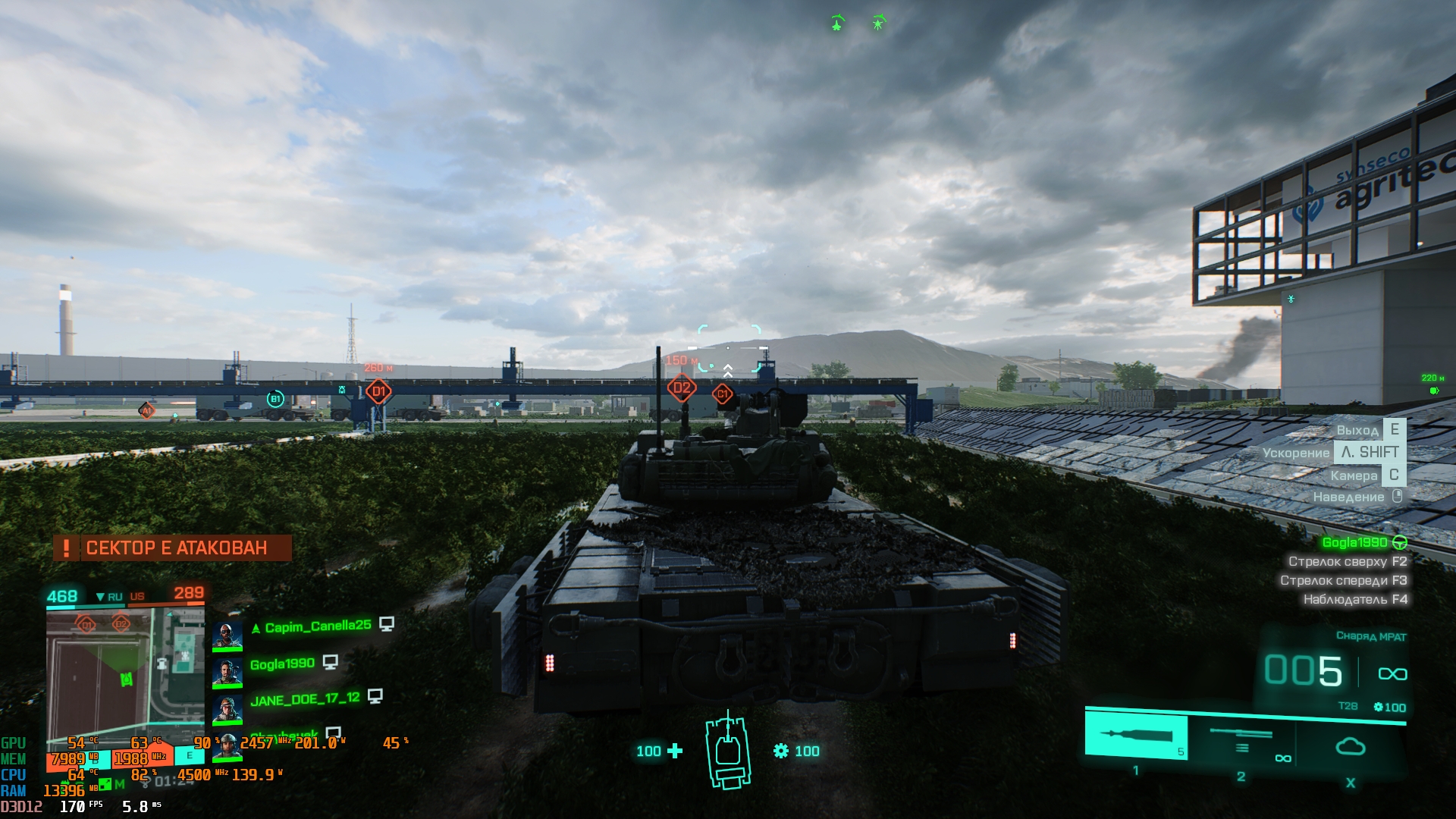The width and height of the screenshot is (1456, 819).
Task: Click the A1 objective marker
Action: [147, 410]
